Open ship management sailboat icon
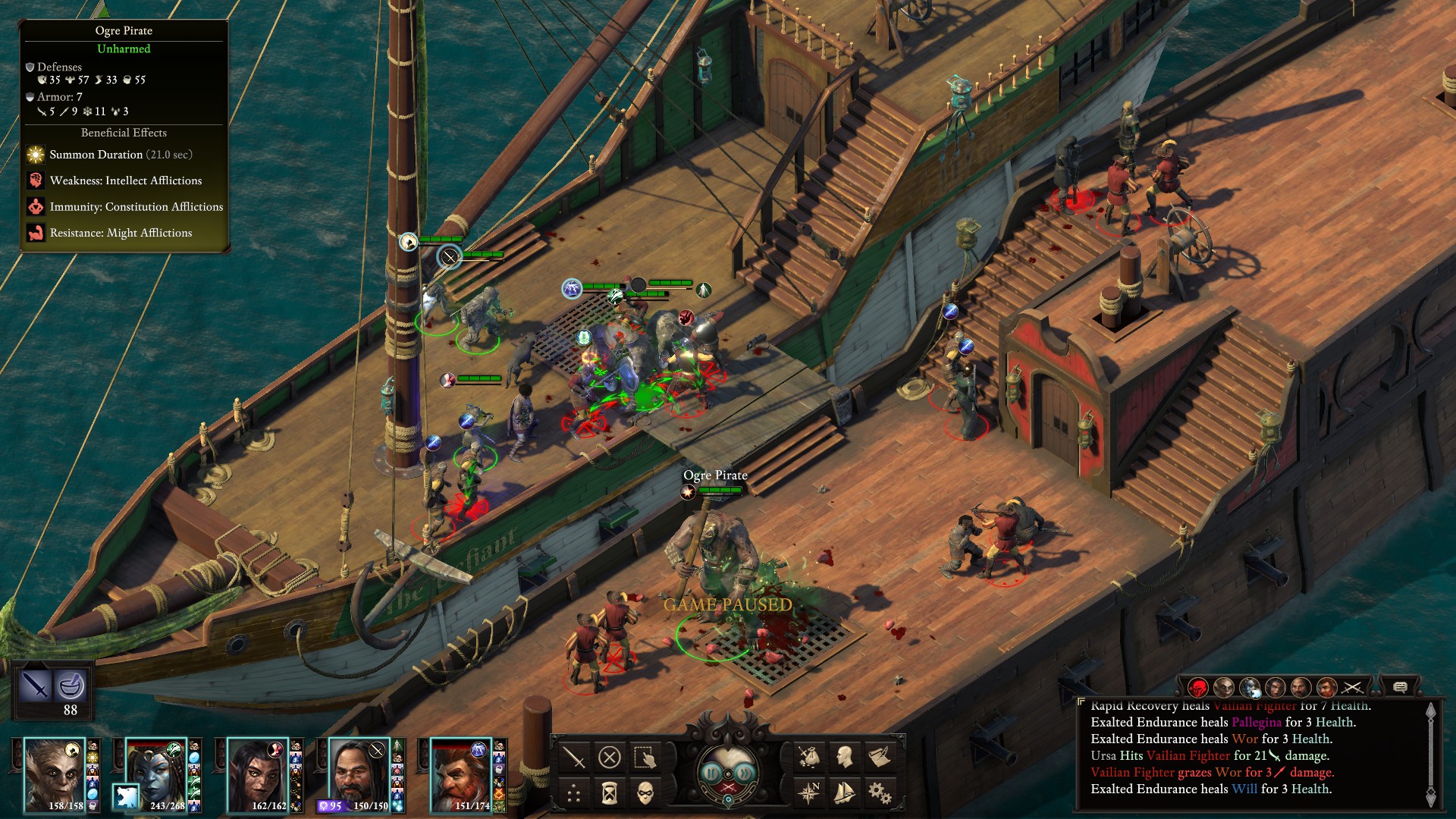 point(844,793)
